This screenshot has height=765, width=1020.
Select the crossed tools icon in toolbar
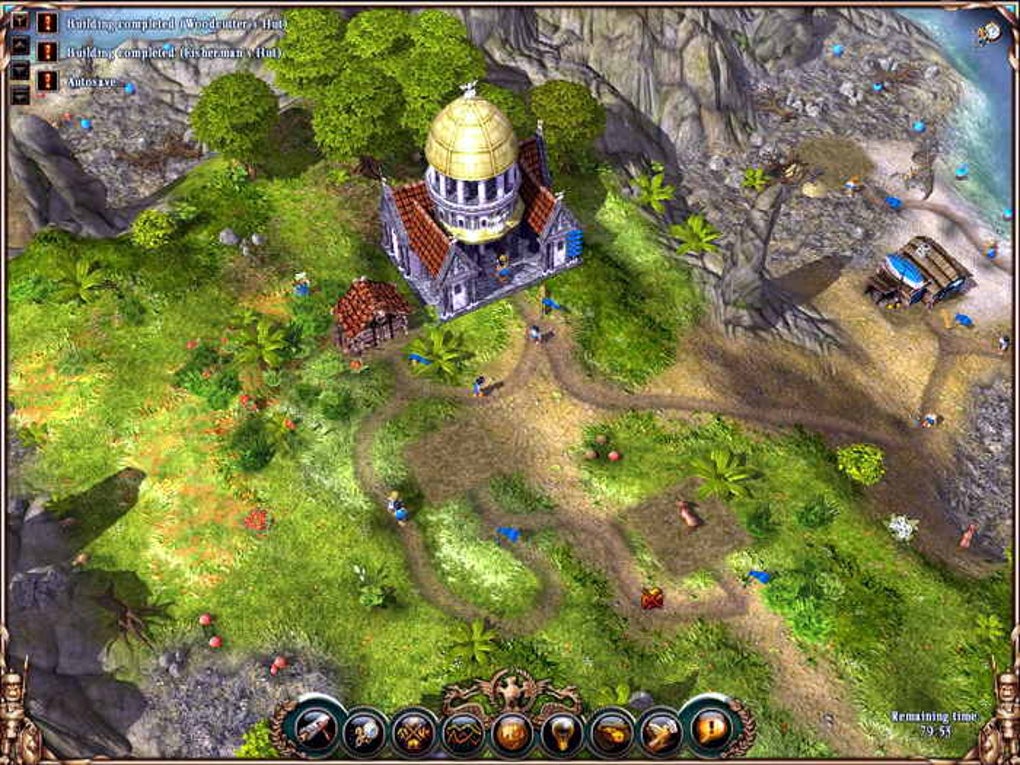click(413, 731)
